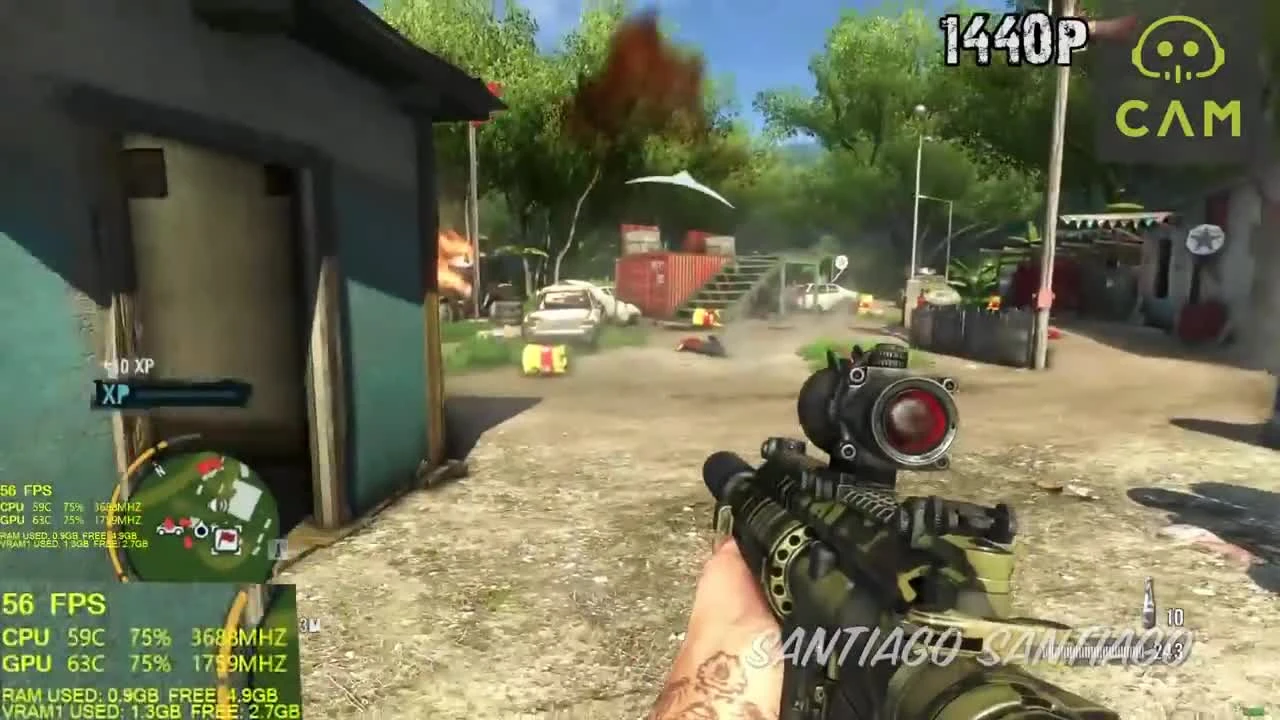Select the flag objective marker on minimap
This screenshot has height=720, width=1280.
pyautogui.click(x=227, y=540)
